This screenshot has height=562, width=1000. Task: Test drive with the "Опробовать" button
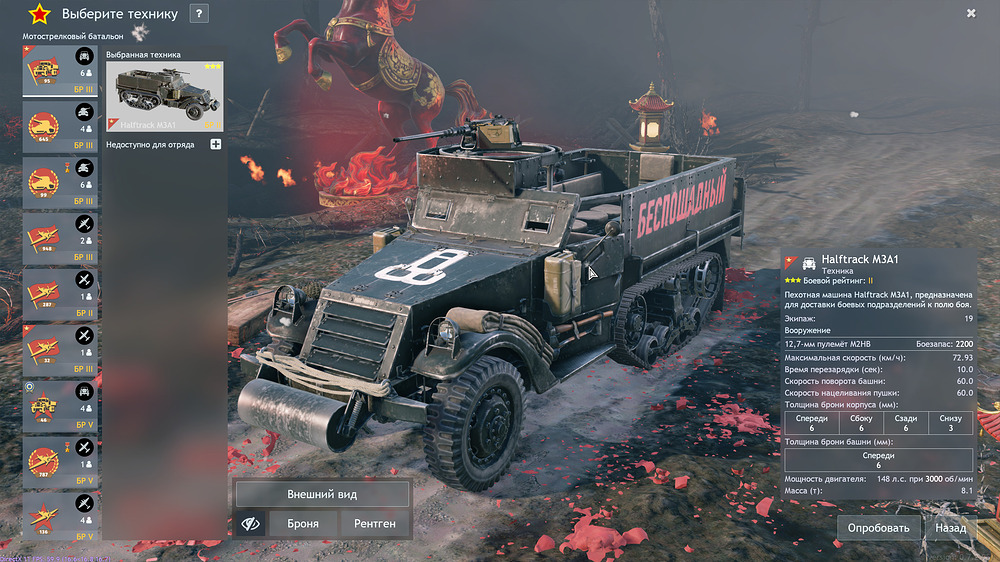tap(879, 528)
